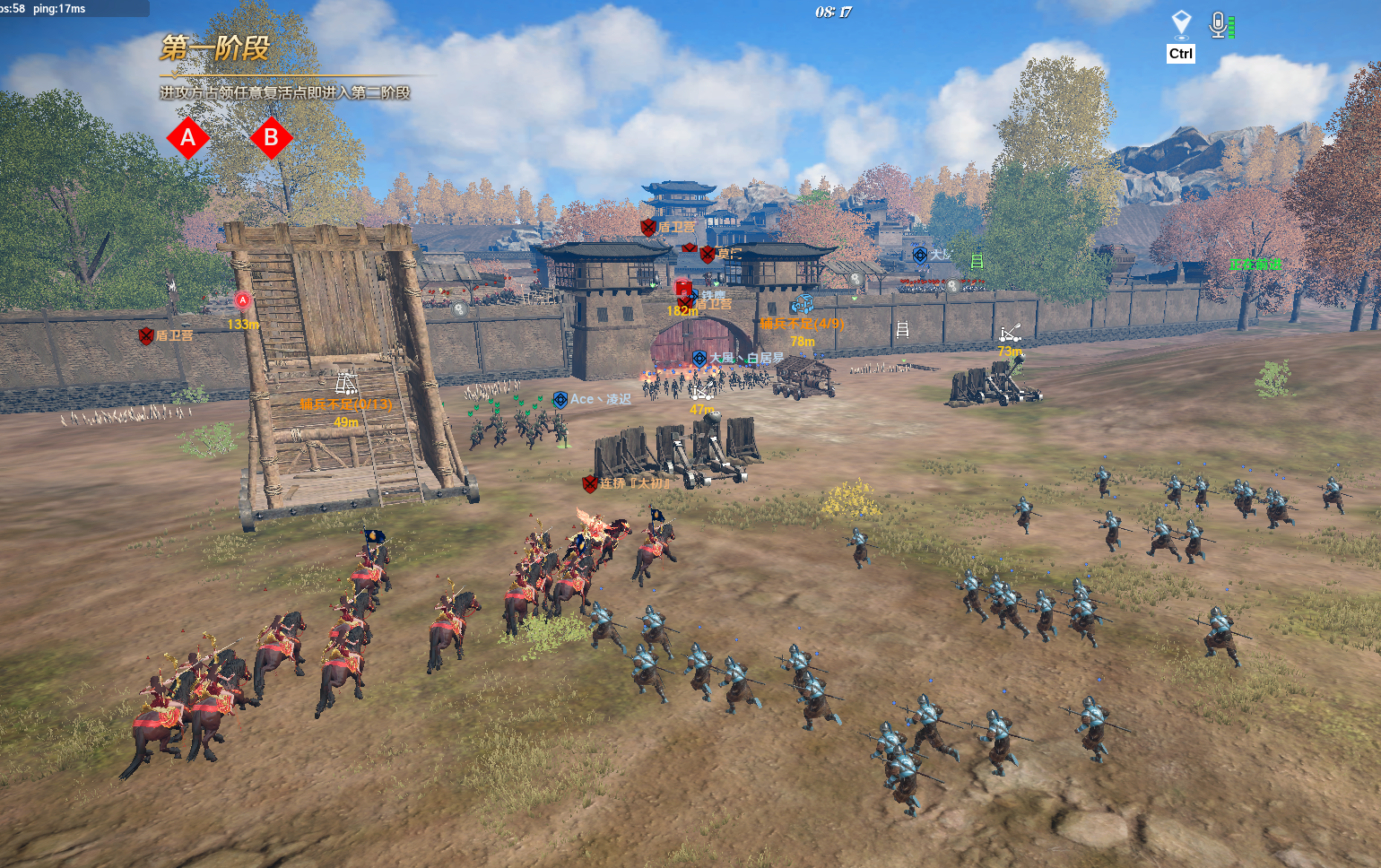
Task: Select the red B capture point marker
Action: 271,138
